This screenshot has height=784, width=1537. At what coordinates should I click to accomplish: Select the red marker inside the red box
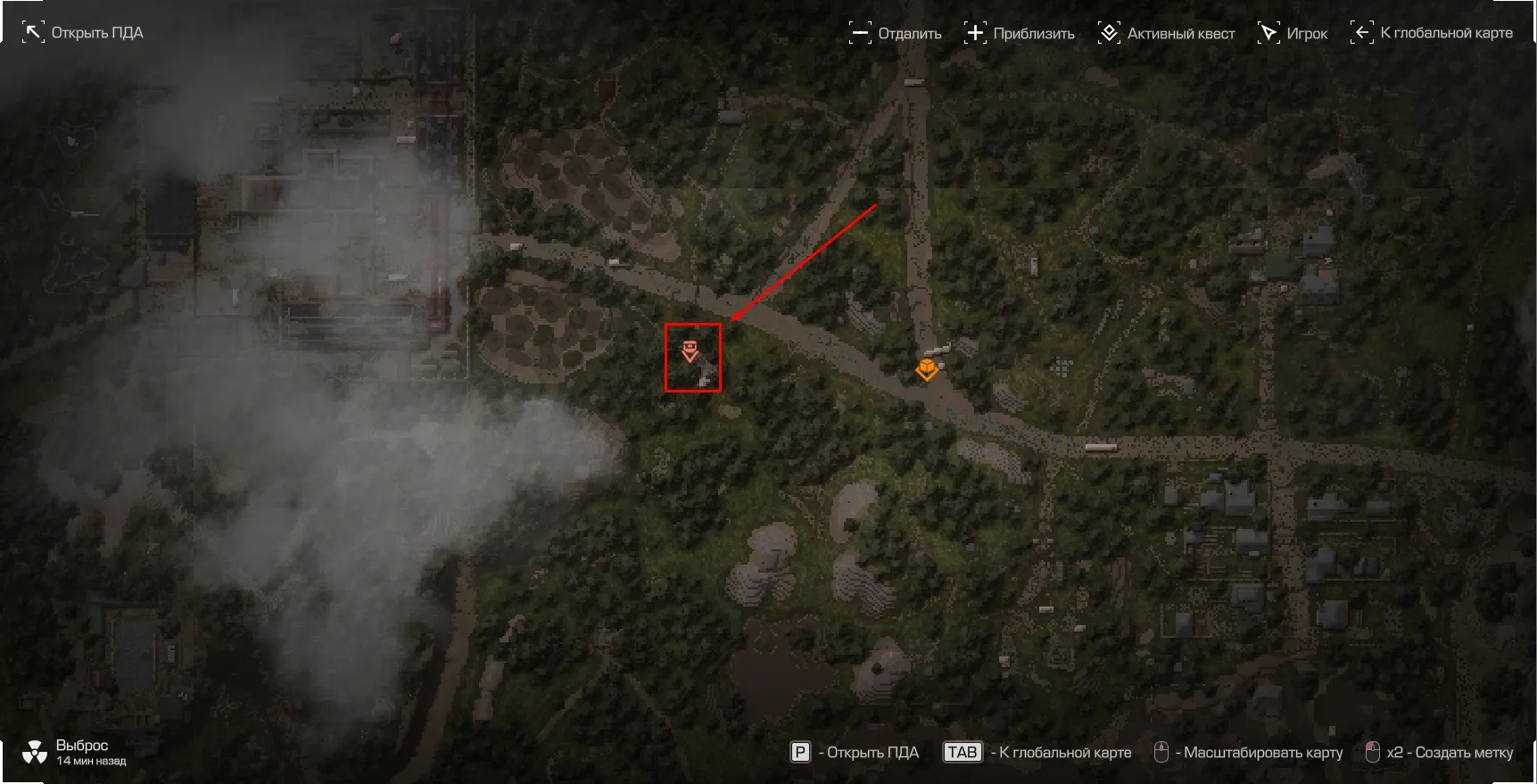[x=689, y=351]
